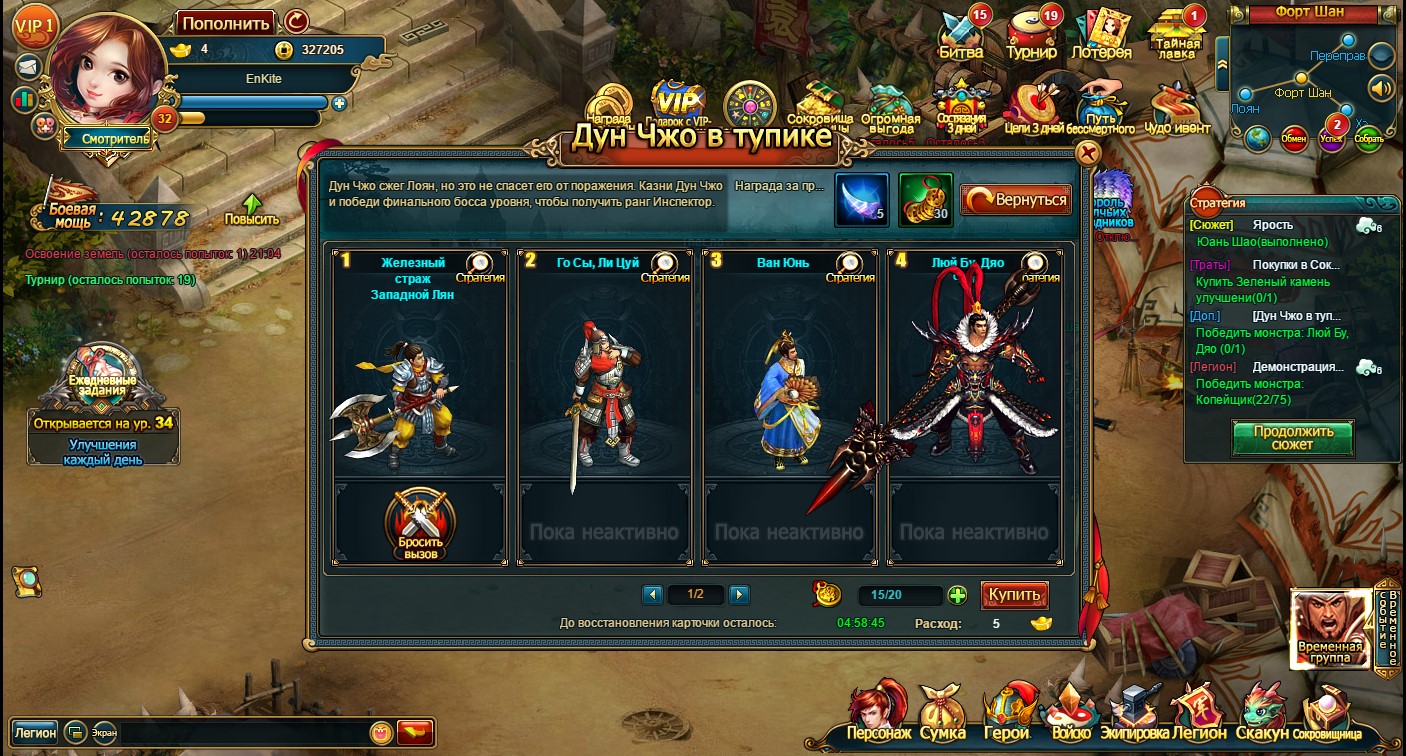This screenshot has height=756, width=1406.
Task: Open the Временная группа temporary group
Action: click(1330, 628)
